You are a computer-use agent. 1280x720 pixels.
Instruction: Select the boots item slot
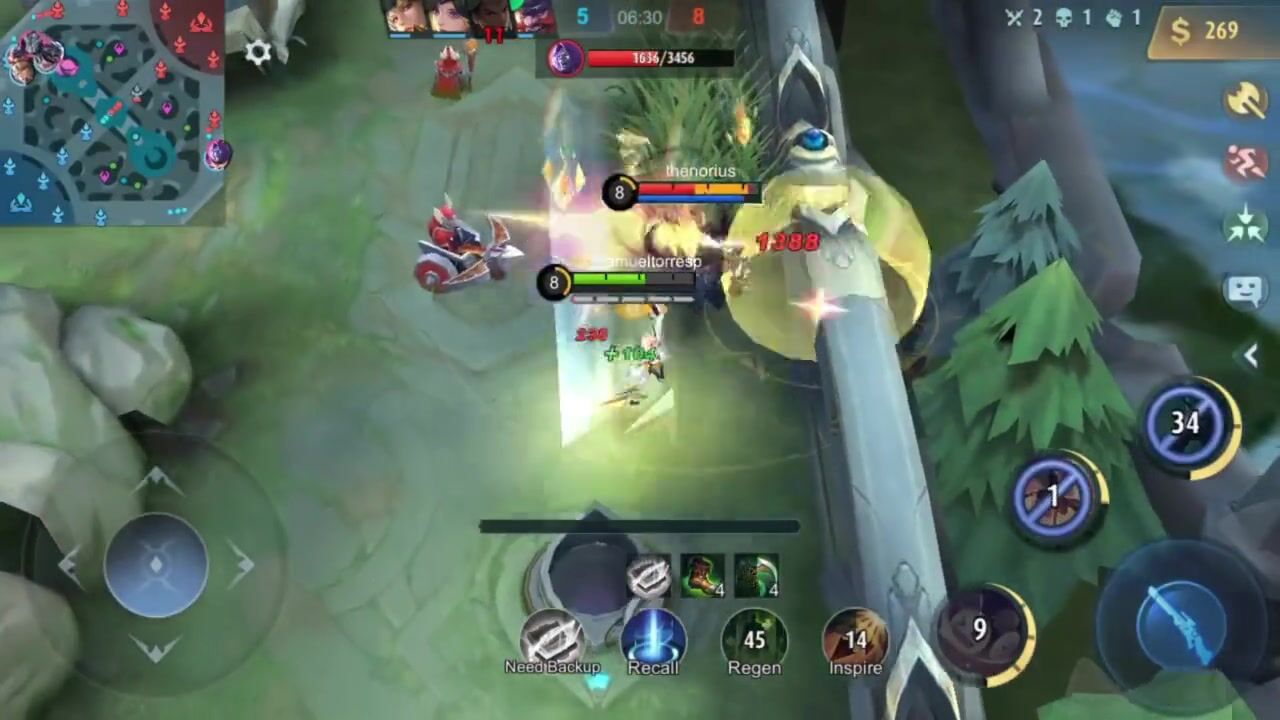703,577
